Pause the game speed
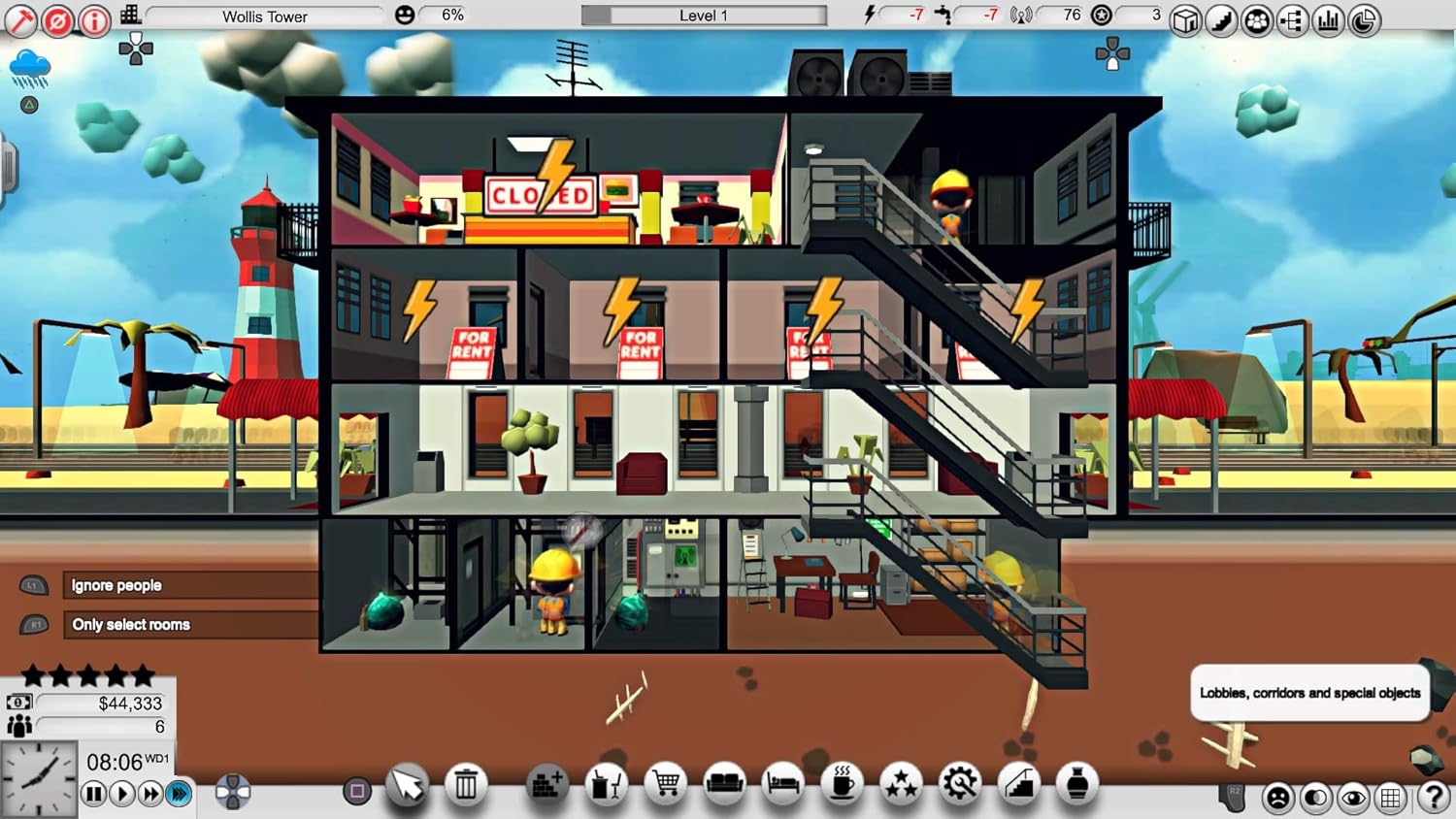 pos(93,794)
